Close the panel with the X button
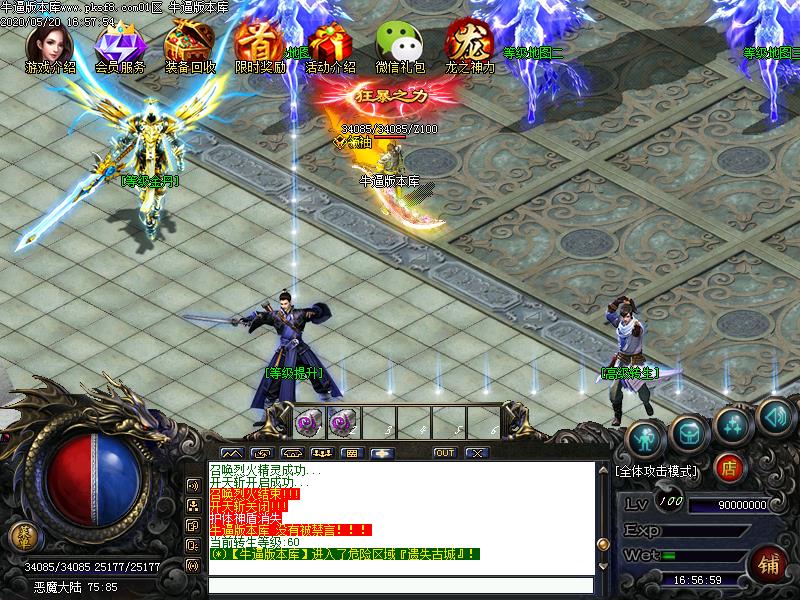The width and height of the screenshot is (800, 600). tap(476, 453)
